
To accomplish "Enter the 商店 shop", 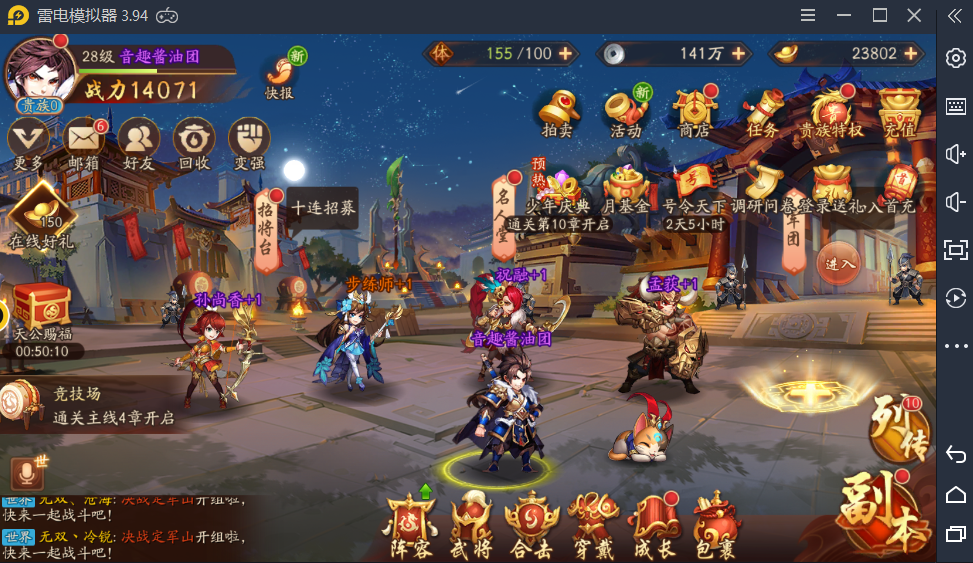I will point(694,110).
